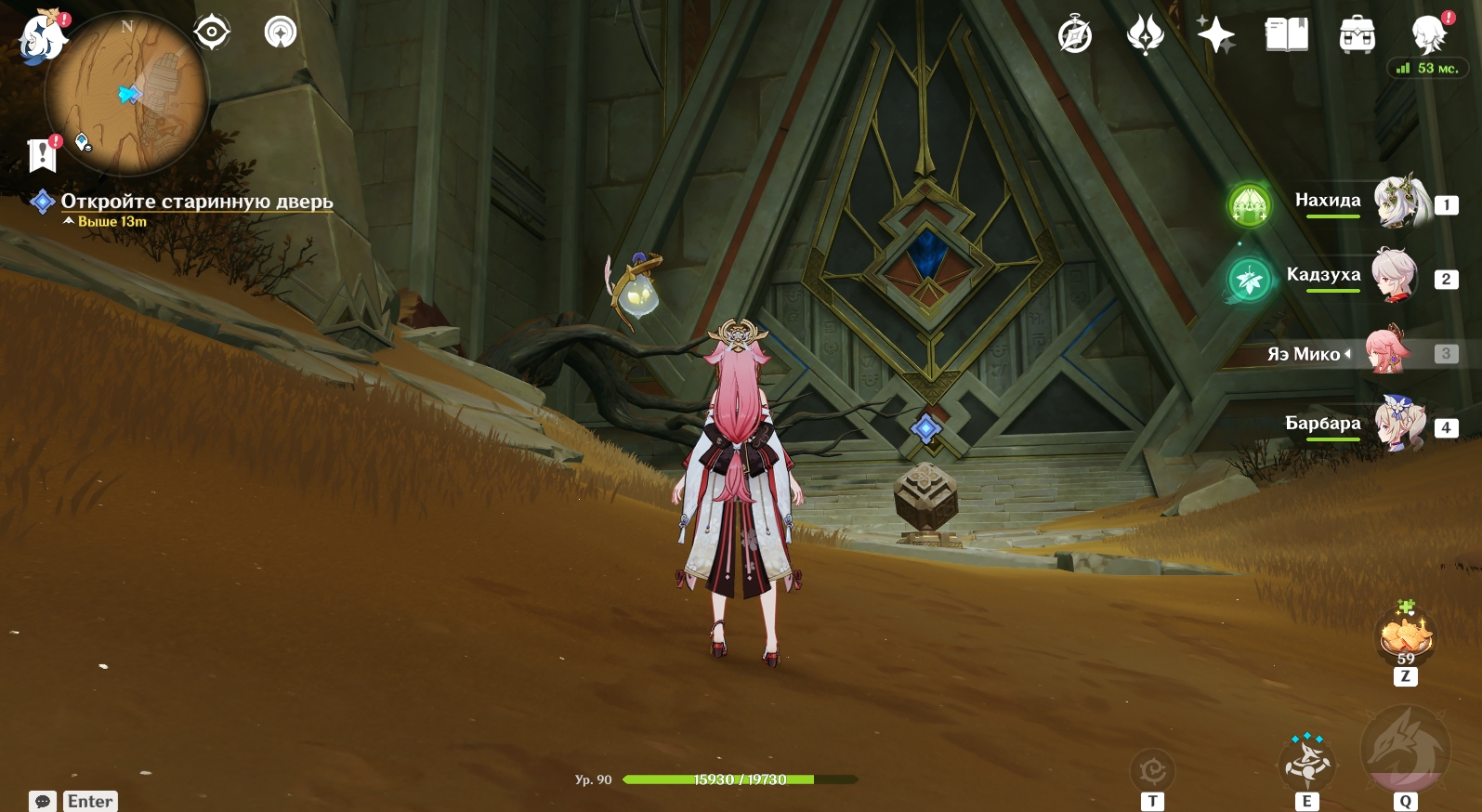Open the adventurer handbook book icon
The height and width of the screenshot is (812, 1482).
[1286, 35]
